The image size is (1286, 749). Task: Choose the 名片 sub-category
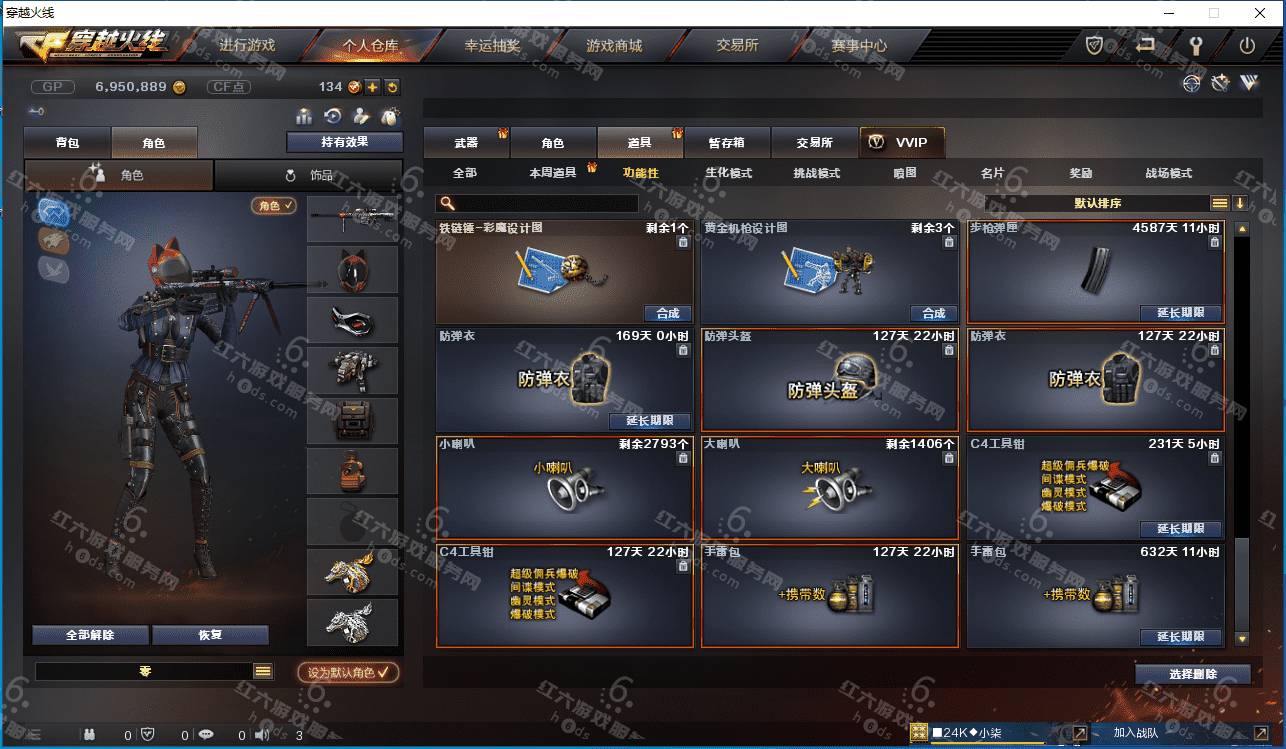pos(992,173)
